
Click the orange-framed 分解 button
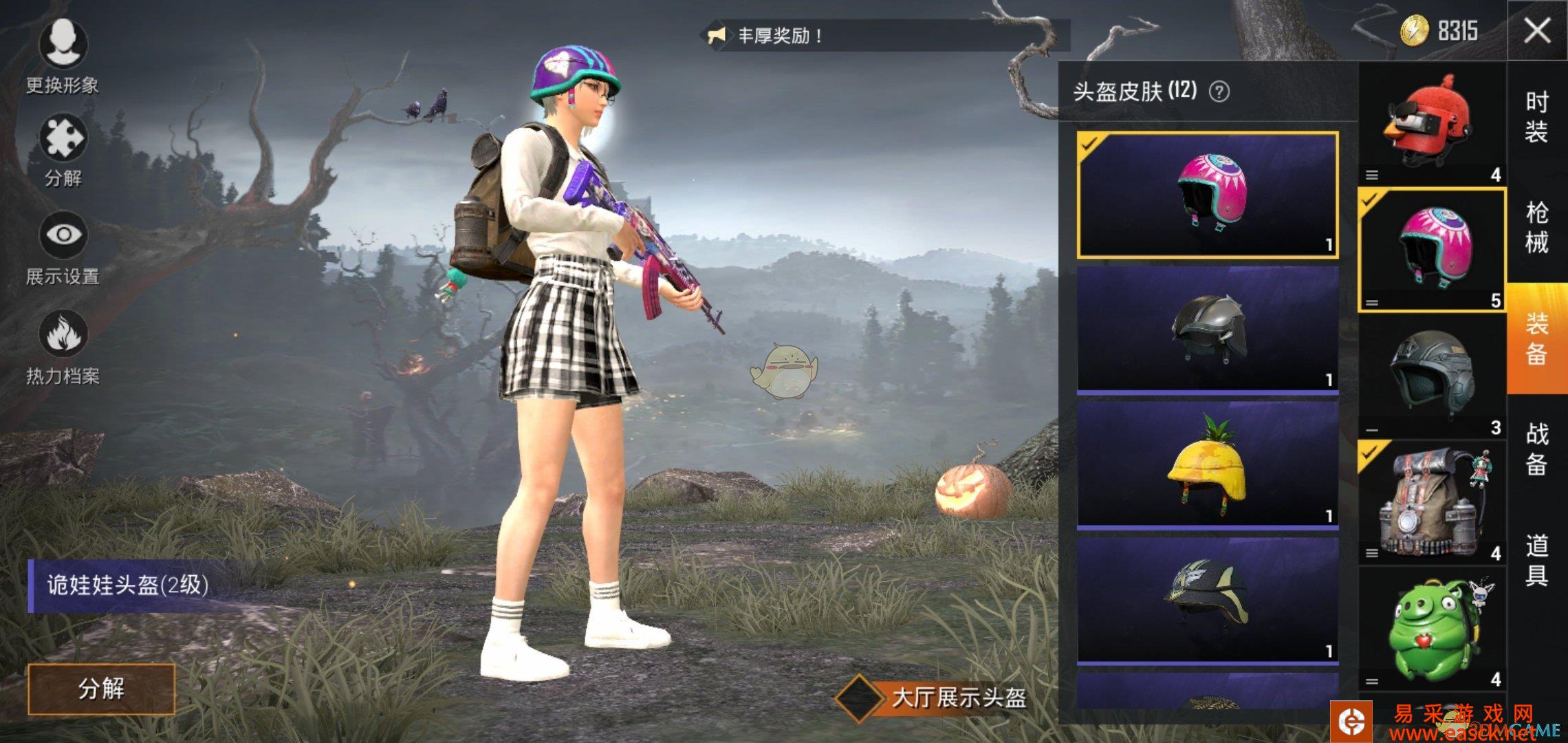(x=101, y=689)
